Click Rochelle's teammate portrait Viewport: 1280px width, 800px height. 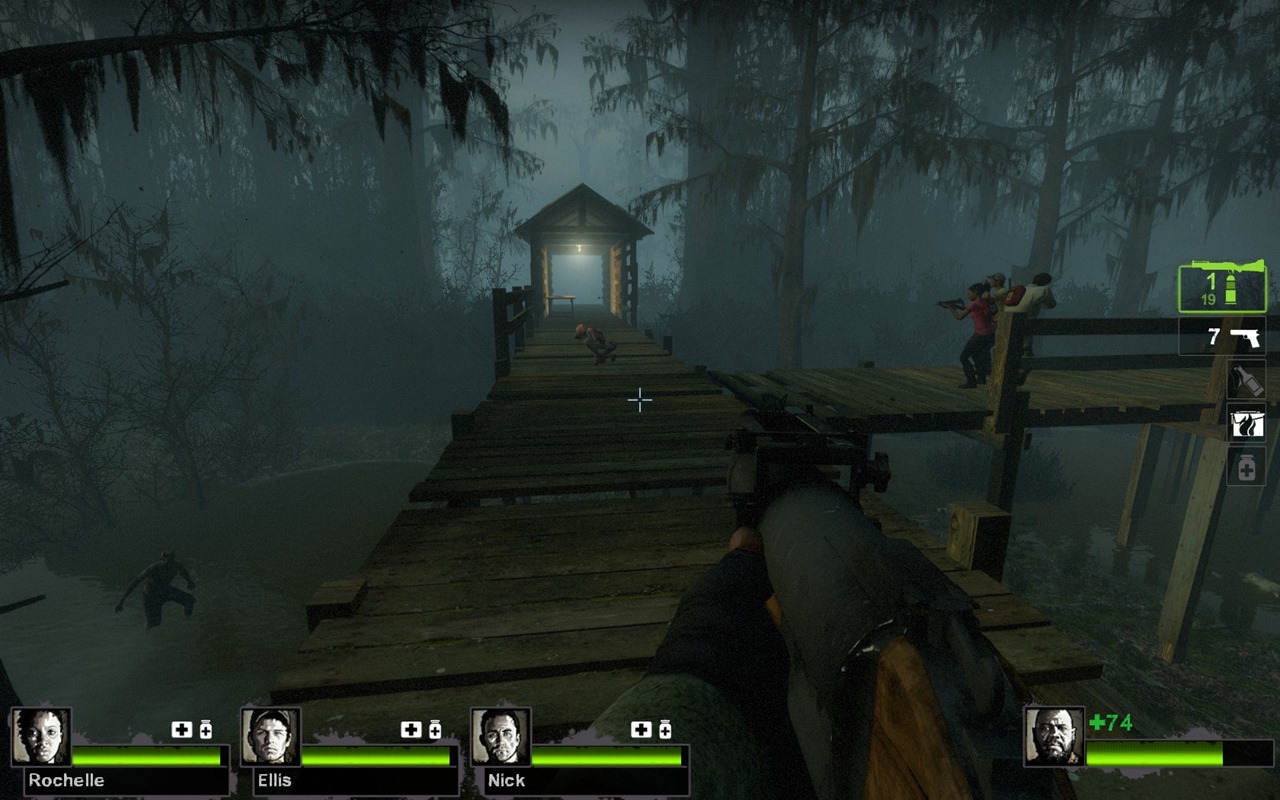[41, 737]
